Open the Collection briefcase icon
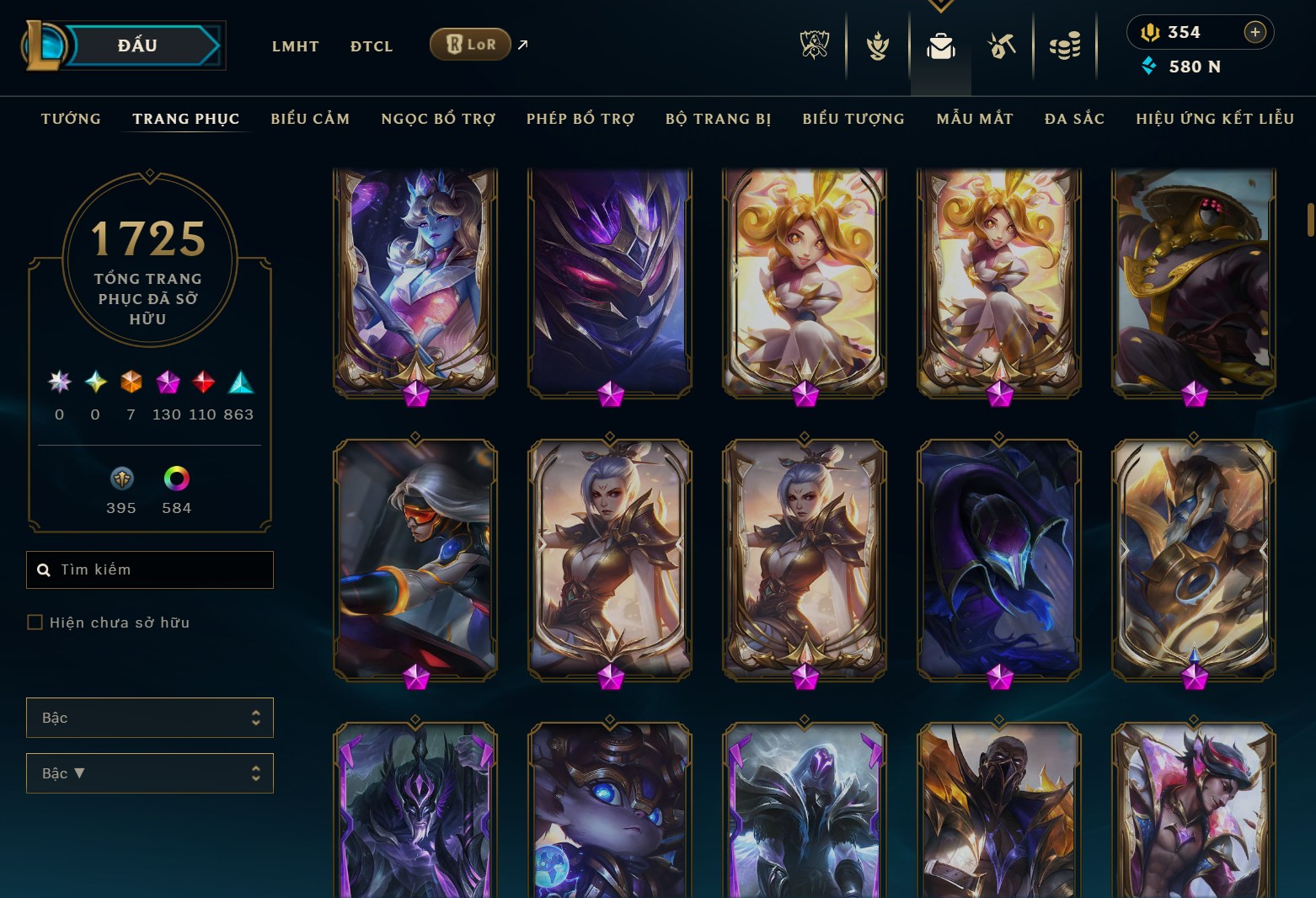 point(940,46)
